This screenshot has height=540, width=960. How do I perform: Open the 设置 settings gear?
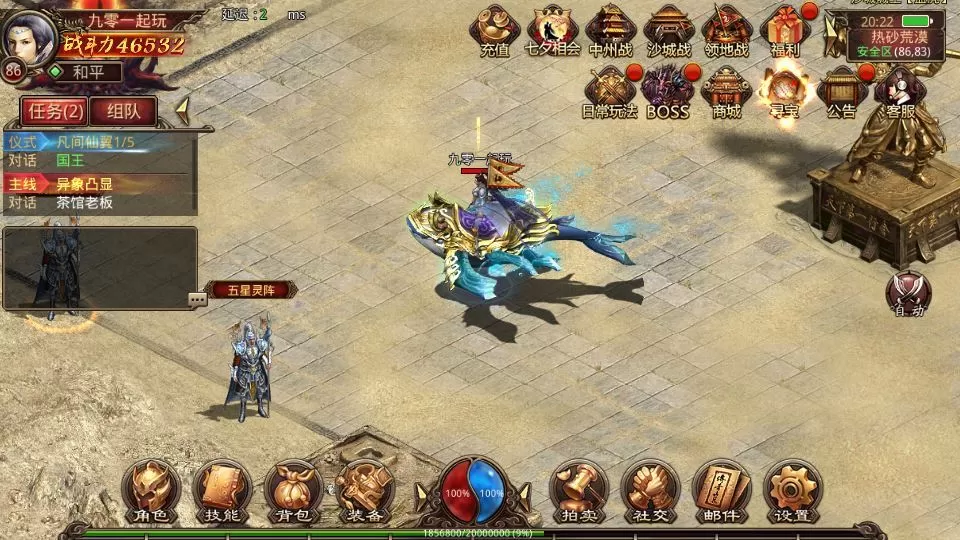pos(793,492)
